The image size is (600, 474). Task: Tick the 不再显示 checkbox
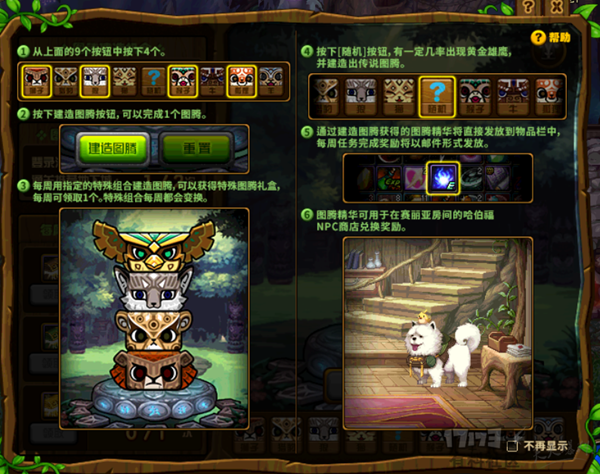pyautogui.click(x=512, y=446)
